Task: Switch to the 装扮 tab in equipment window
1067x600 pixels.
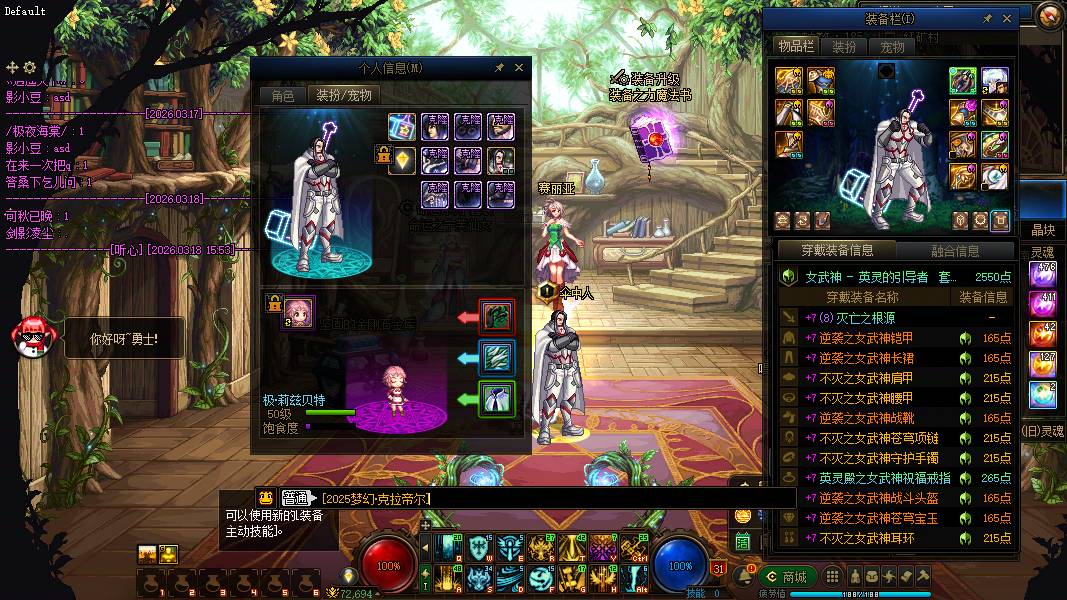Action: click(844, 47)
